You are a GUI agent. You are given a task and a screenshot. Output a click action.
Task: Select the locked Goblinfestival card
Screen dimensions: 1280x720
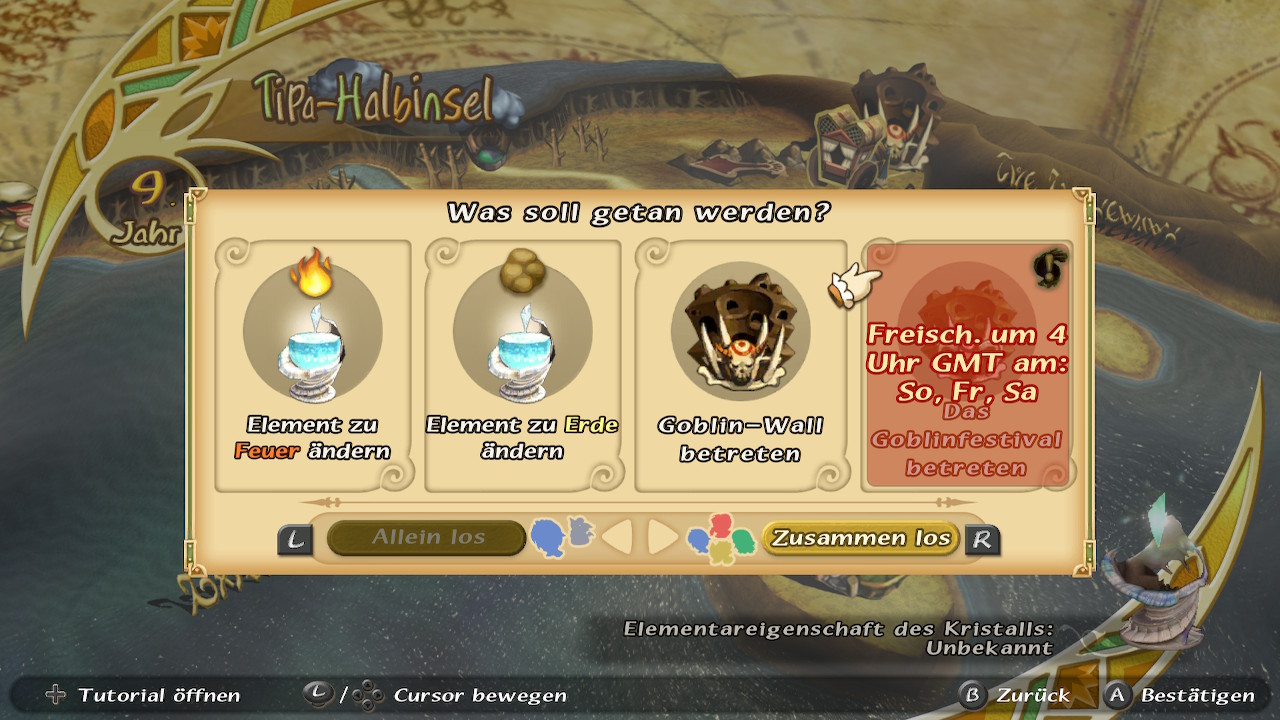(966, 366)
